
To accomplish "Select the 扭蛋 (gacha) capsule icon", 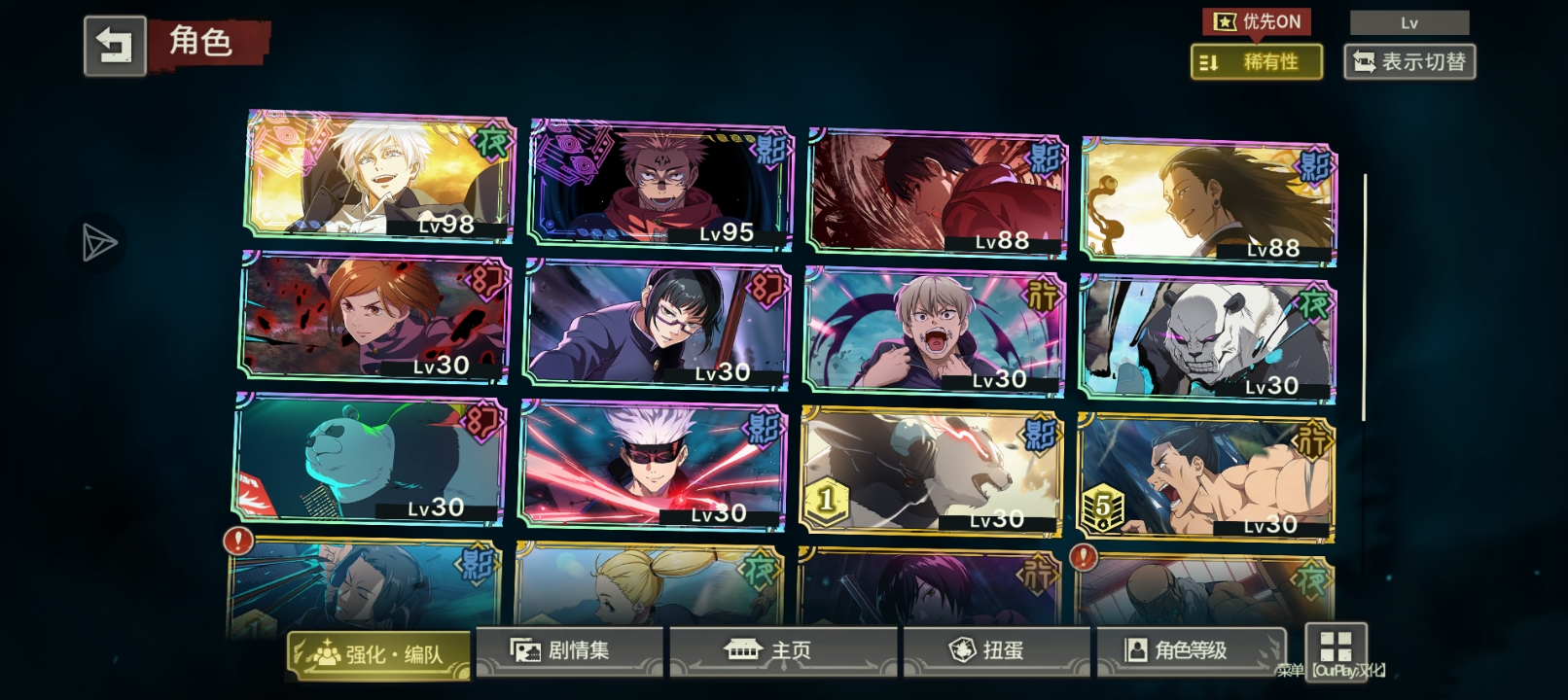I will coord(962,648).
